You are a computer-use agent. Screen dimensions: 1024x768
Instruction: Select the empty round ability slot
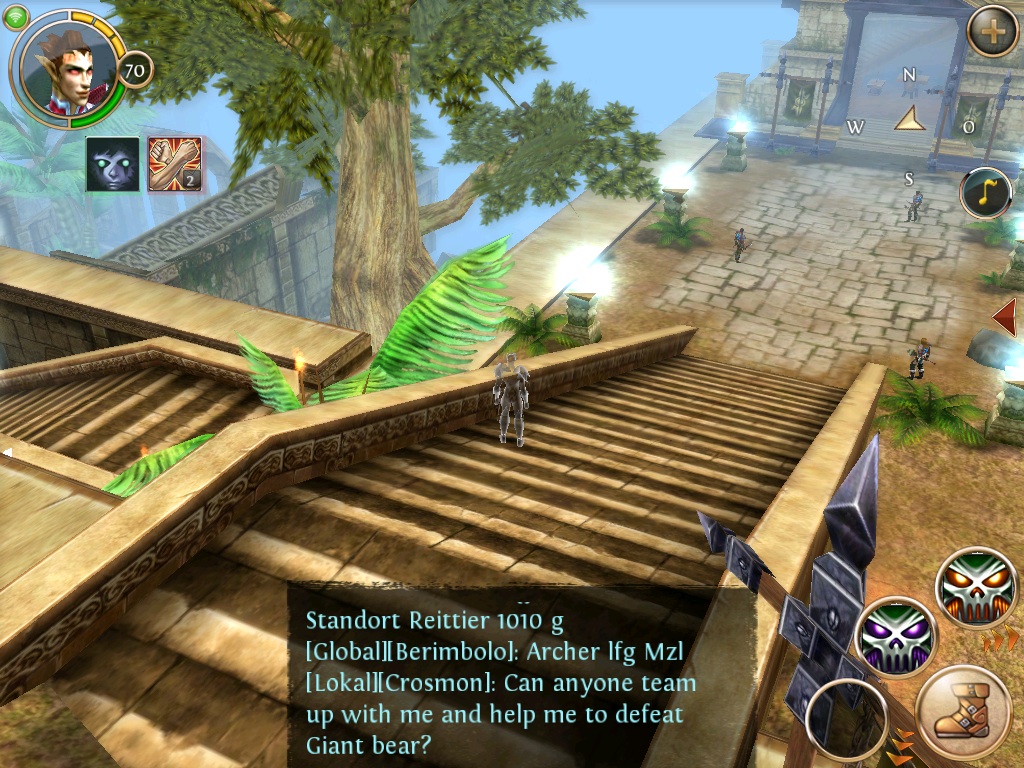pos(845,720)
